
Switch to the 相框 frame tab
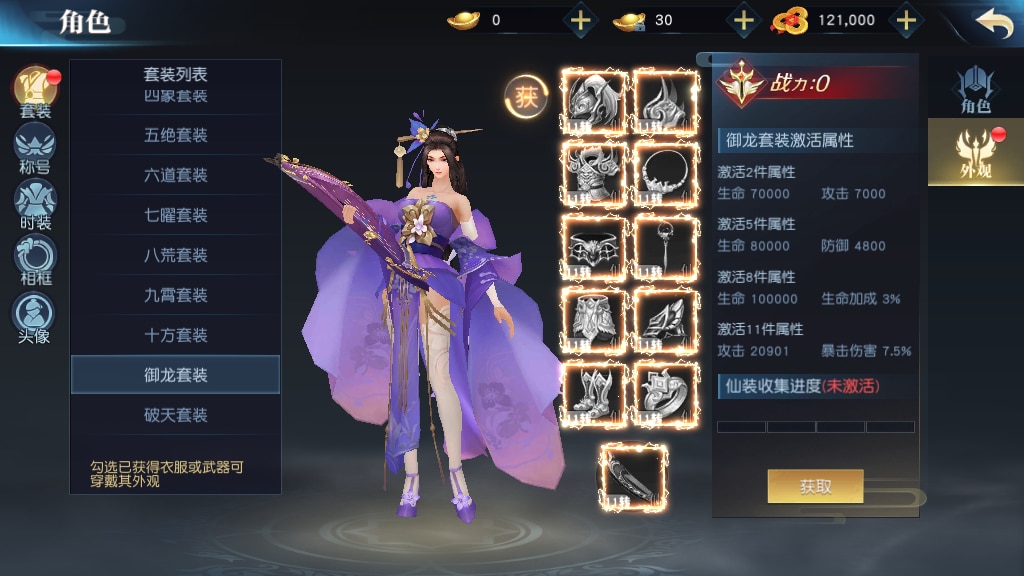35,260
